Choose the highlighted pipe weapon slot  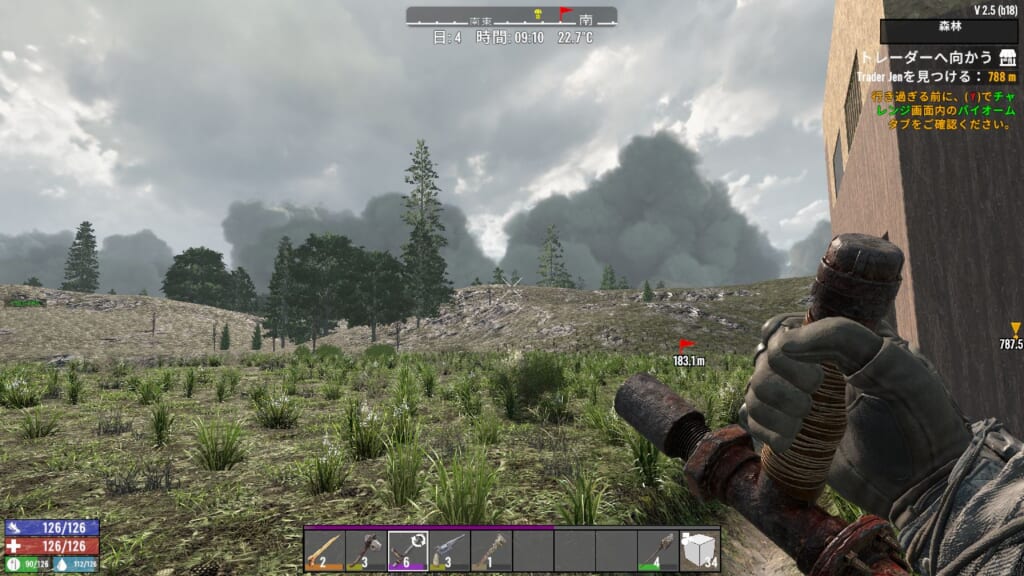(x=408, y=550)
